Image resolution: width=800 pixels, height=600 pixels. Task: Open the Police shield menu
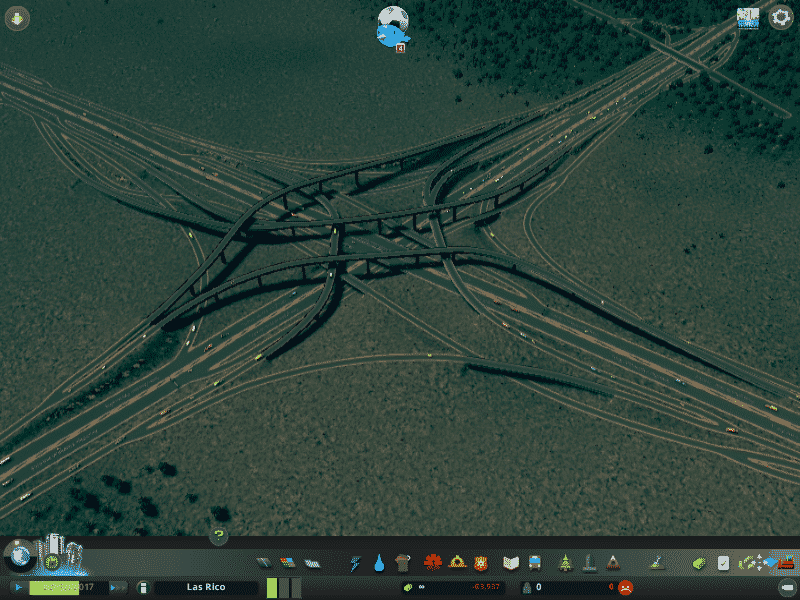pyautogui.click(x=481, y=563)
